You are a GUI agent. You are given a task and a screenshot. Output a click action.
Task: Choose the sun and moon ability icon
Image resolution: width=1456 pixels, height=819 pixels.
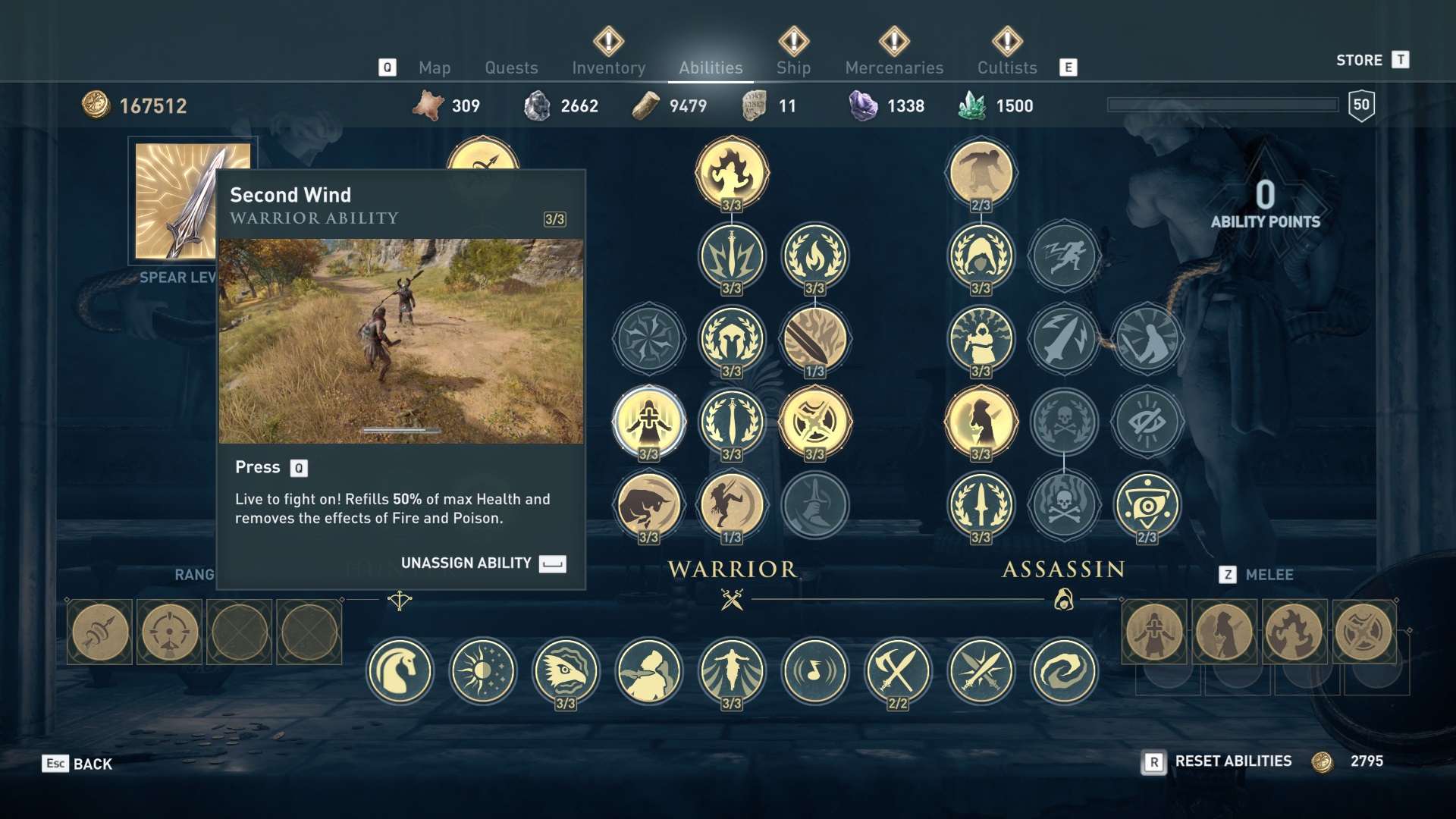[482, 671]
